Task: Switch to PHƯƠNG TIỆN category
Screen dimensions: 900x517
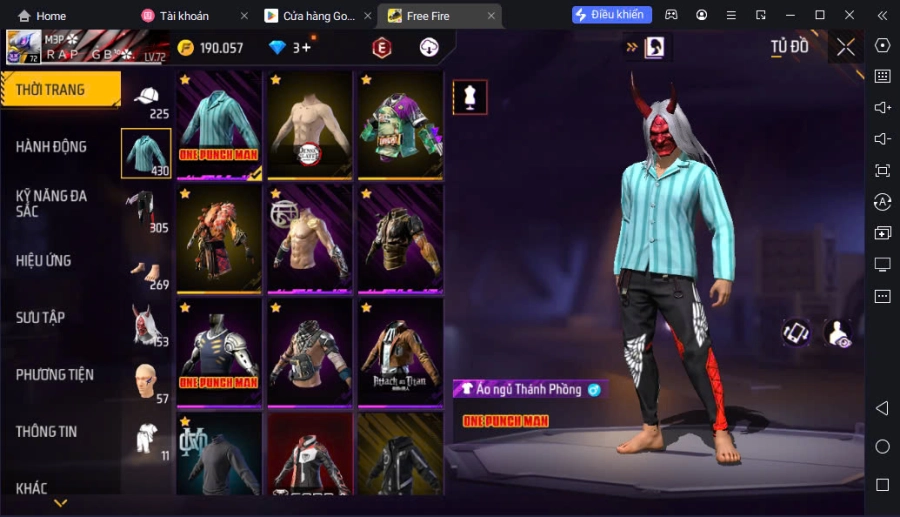Action: tap(55, 375)
